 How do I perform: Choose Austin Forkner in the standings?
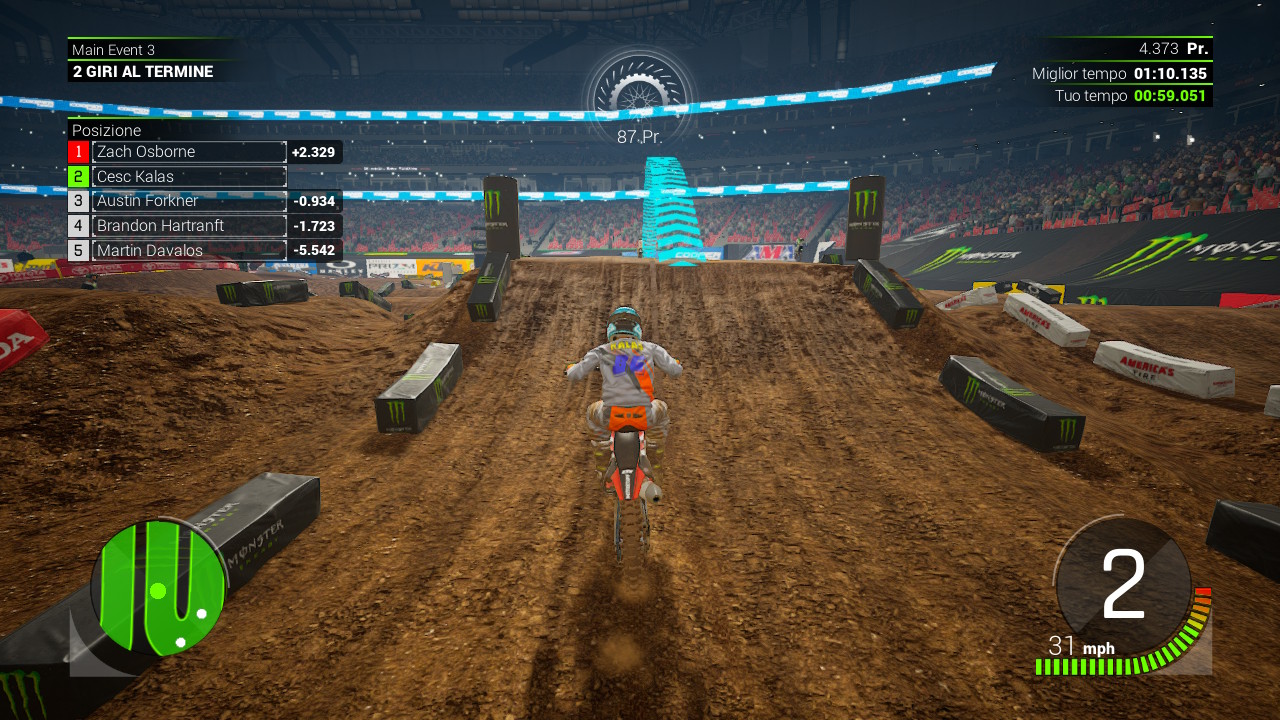(x=189, y=201)
